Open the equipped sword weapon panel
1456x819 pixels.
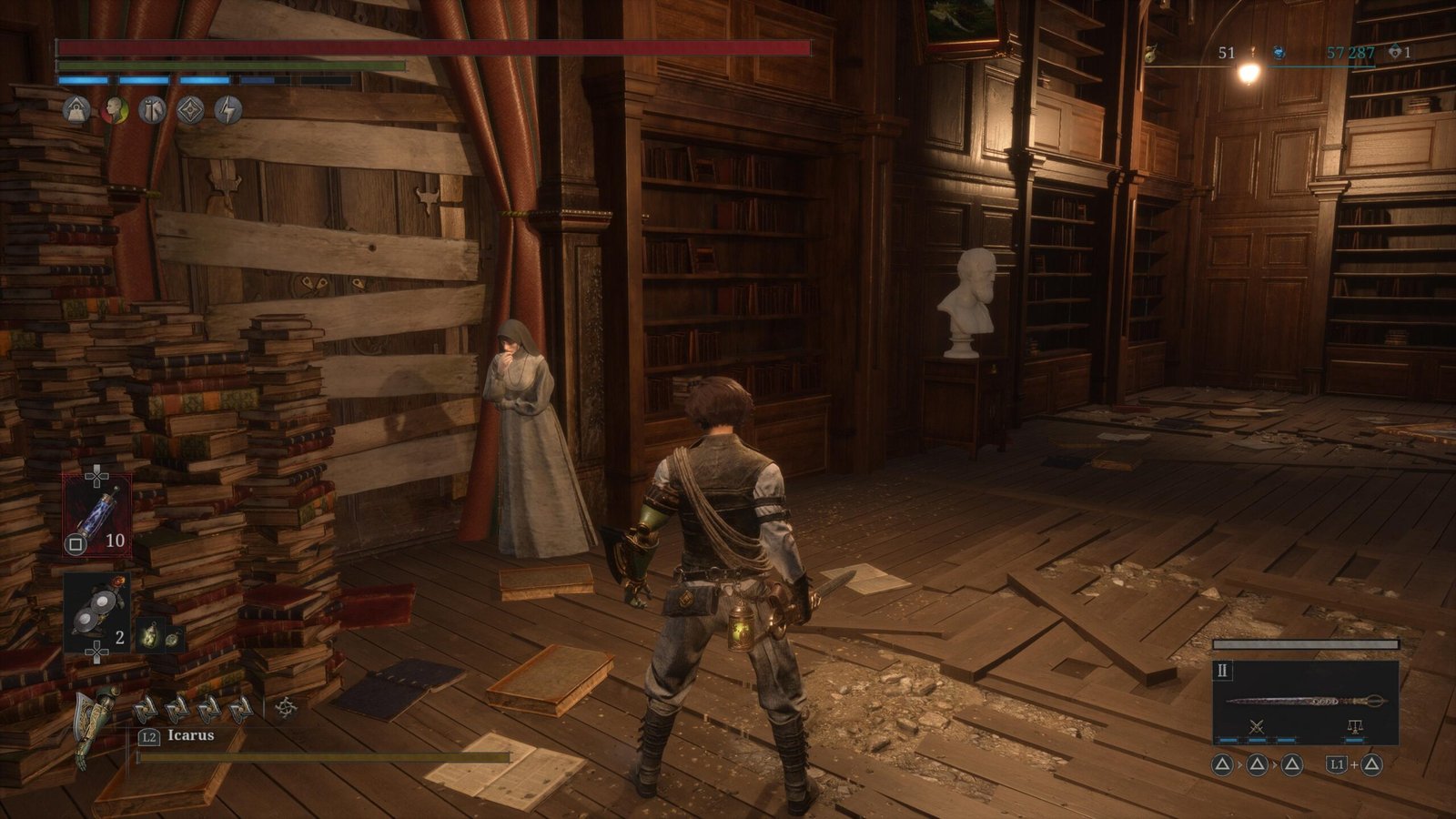1305,702
